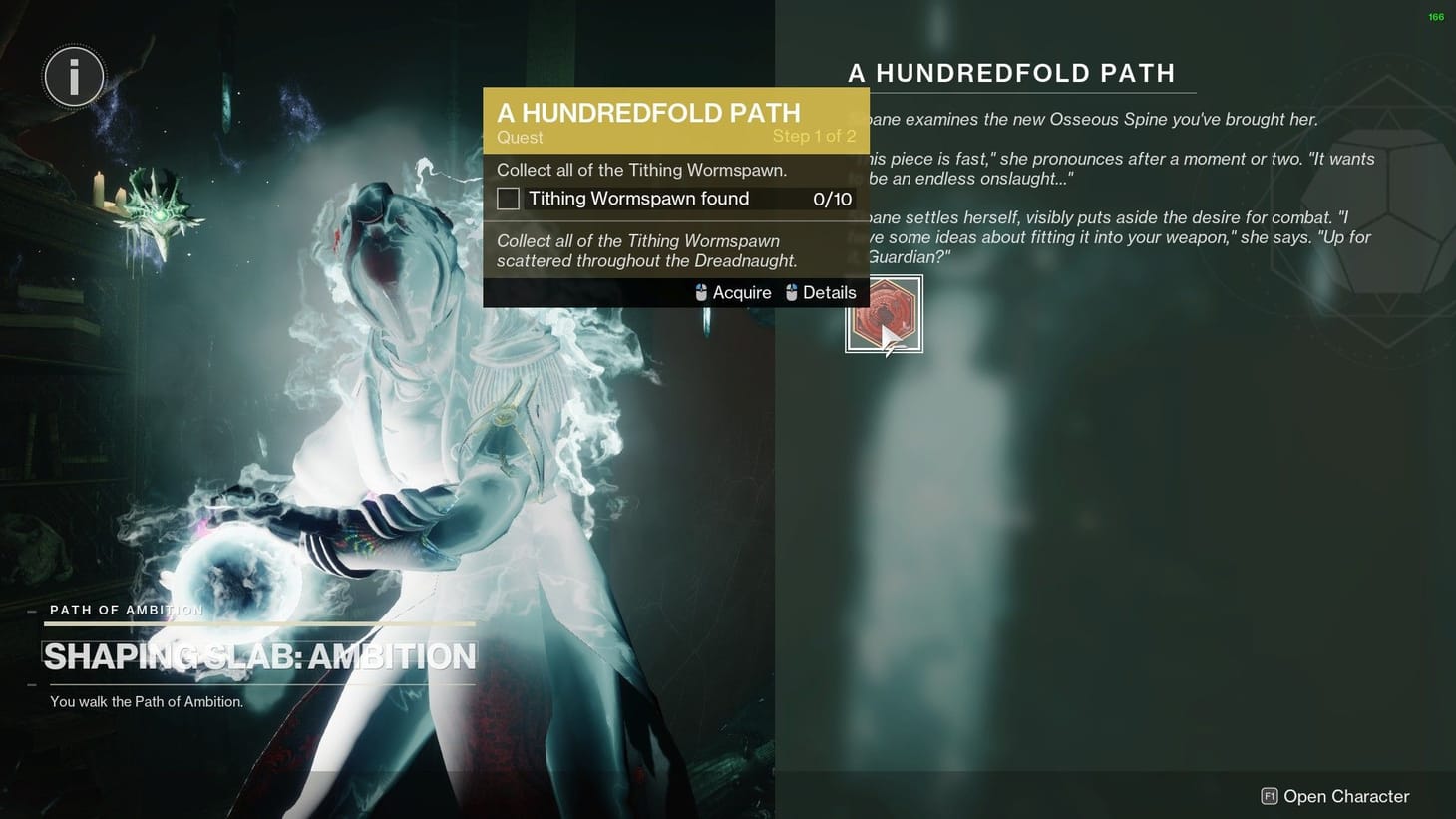Select the hexagonal Osseous Spine quest item icon
Viewport: 1456px width, 819px height.
tap(884, 311)
